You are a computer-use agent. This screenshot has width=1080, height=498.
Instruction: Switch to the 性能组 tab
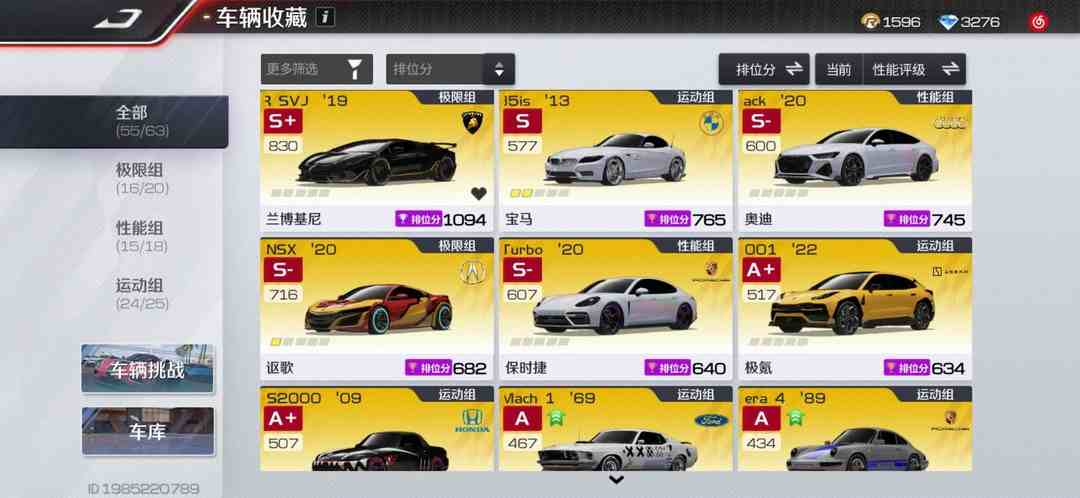pos(140,236)
